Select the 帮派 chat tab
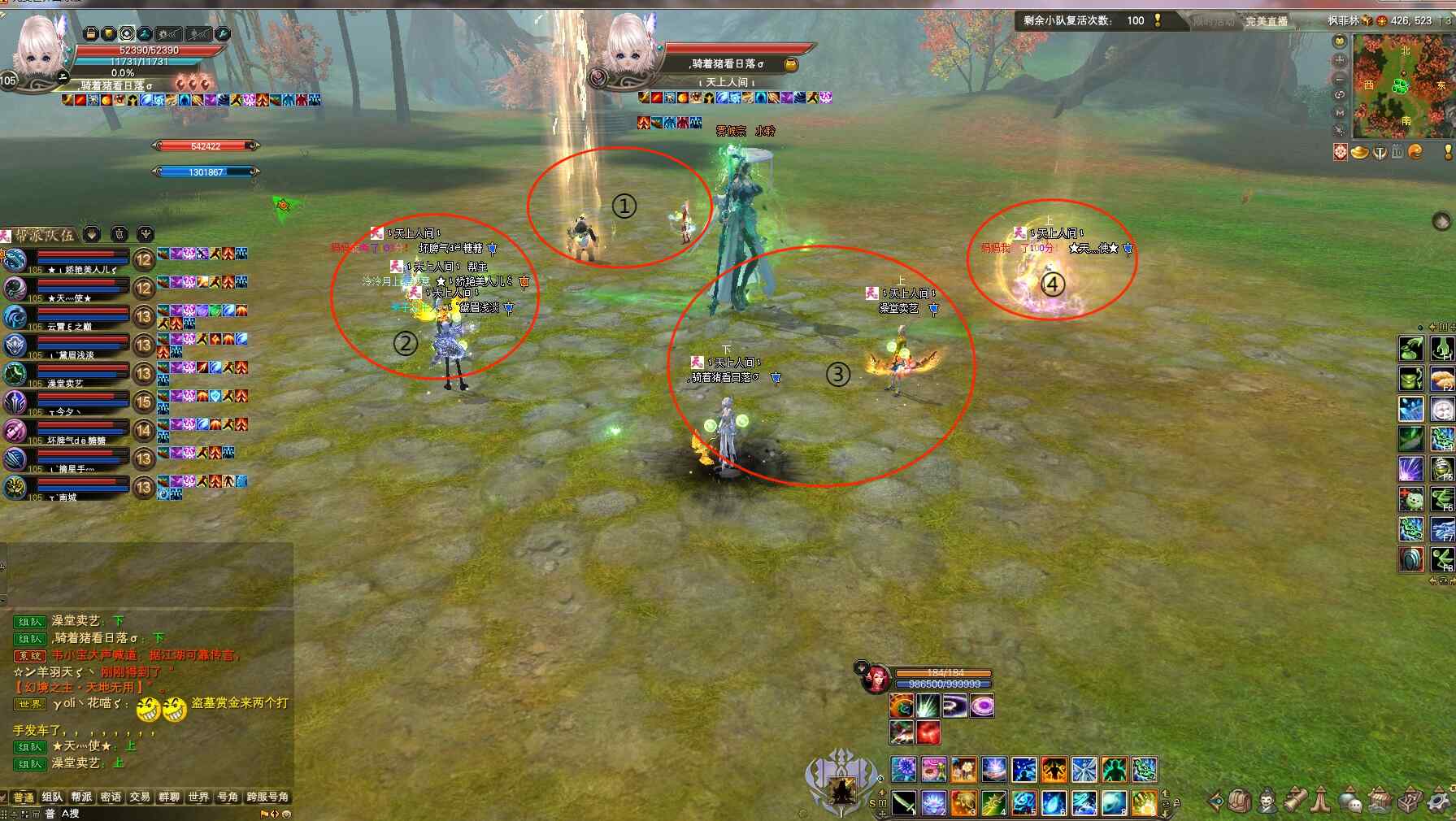 (x=81, y=797)
